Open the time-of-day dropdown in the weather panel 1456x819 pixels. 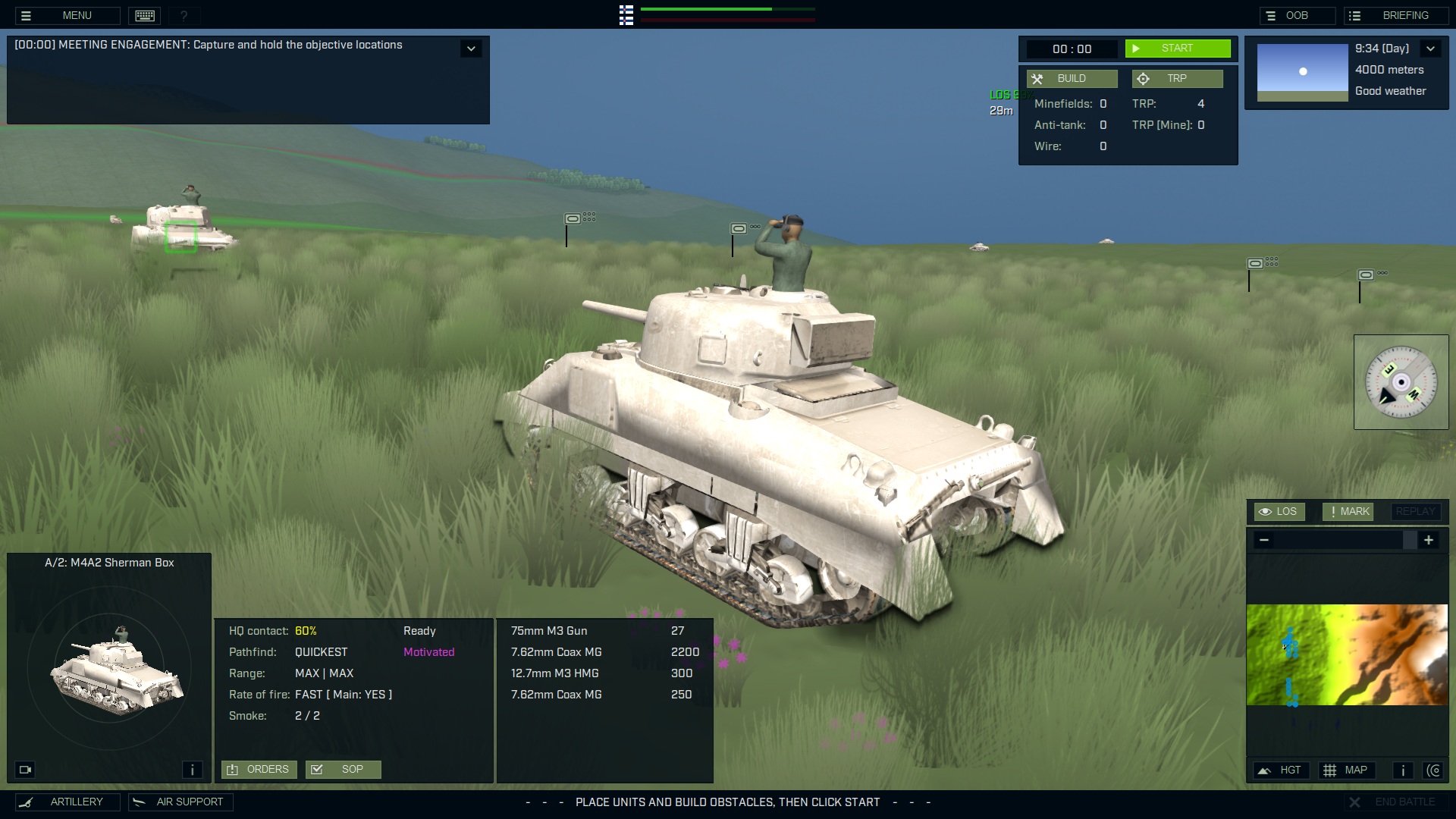1432,48
